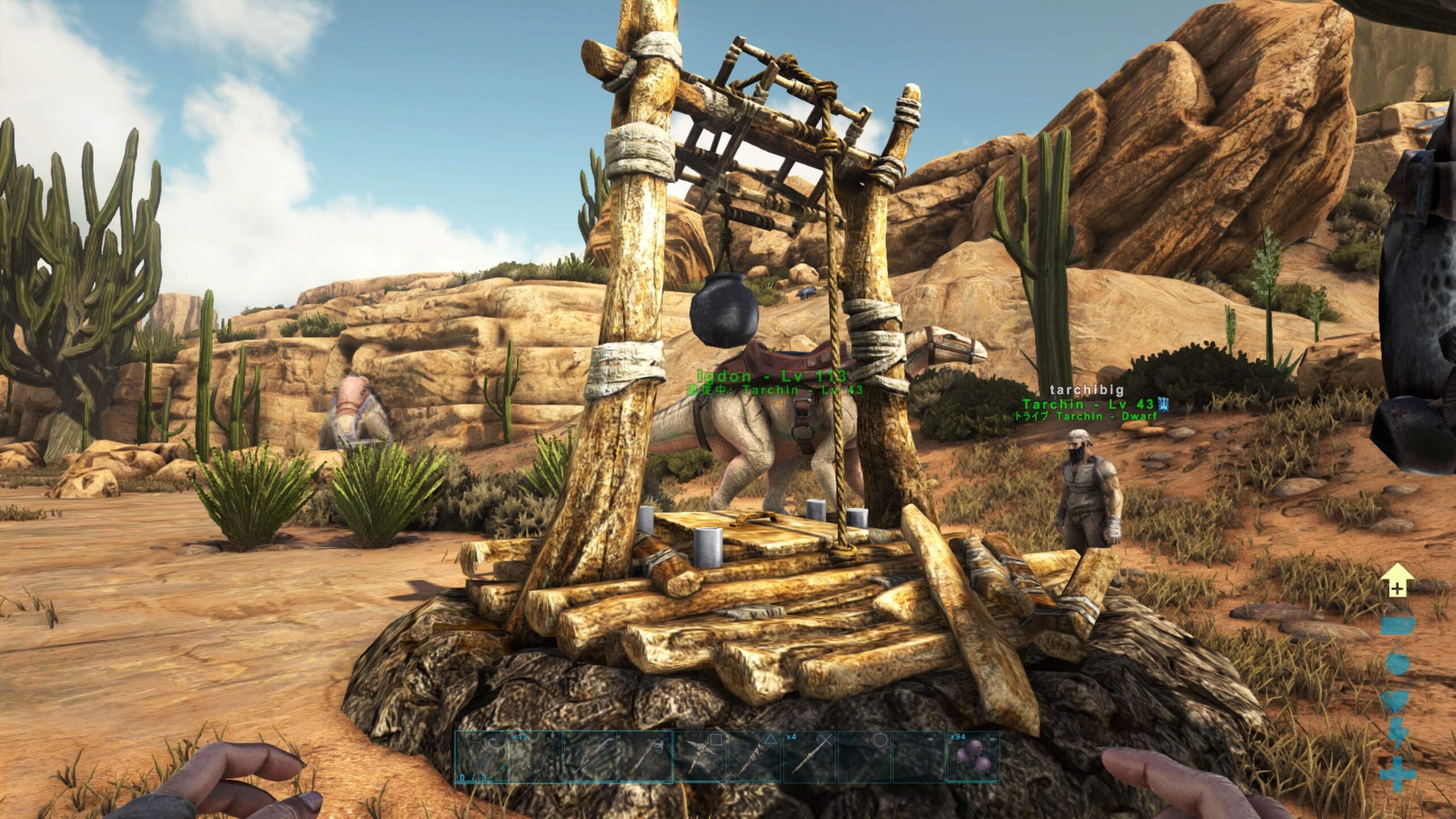Select the bow slot showing 0/3 ammo

click(481, 757)
